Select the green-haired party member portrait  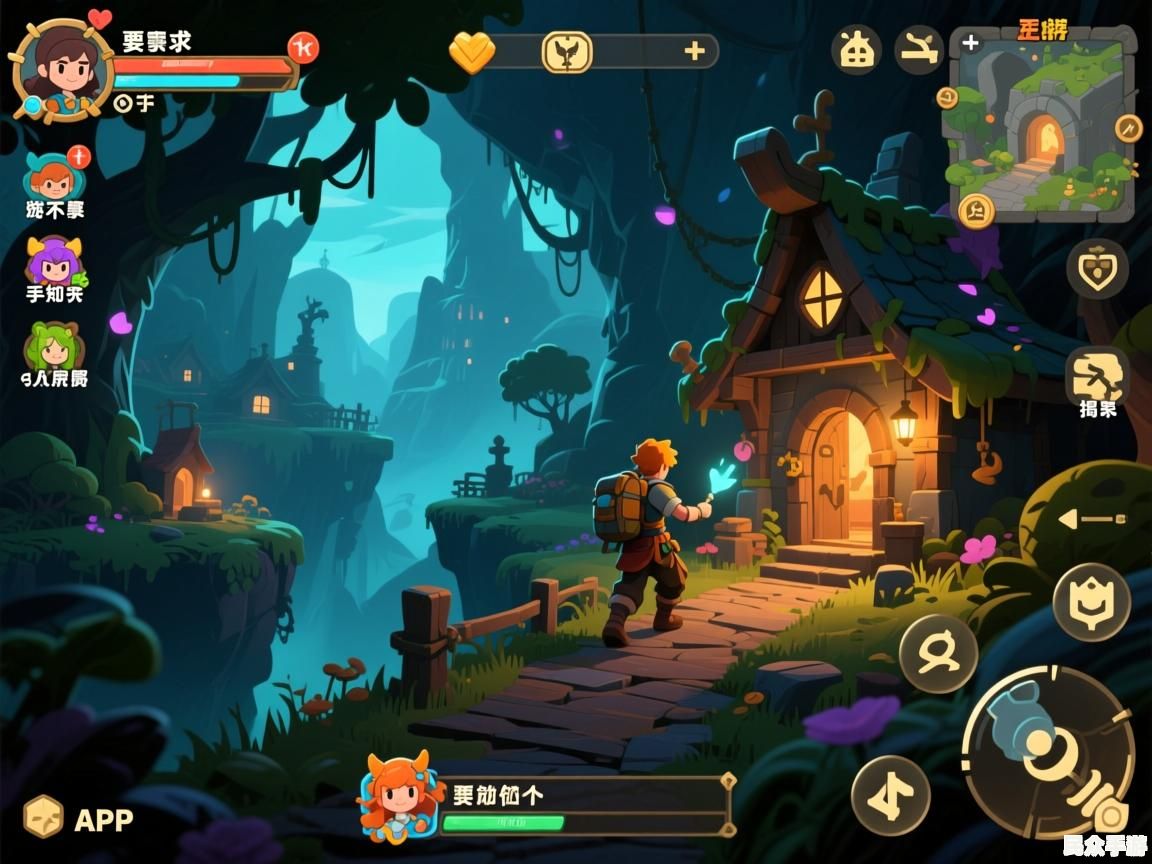[x=54, y=347]
